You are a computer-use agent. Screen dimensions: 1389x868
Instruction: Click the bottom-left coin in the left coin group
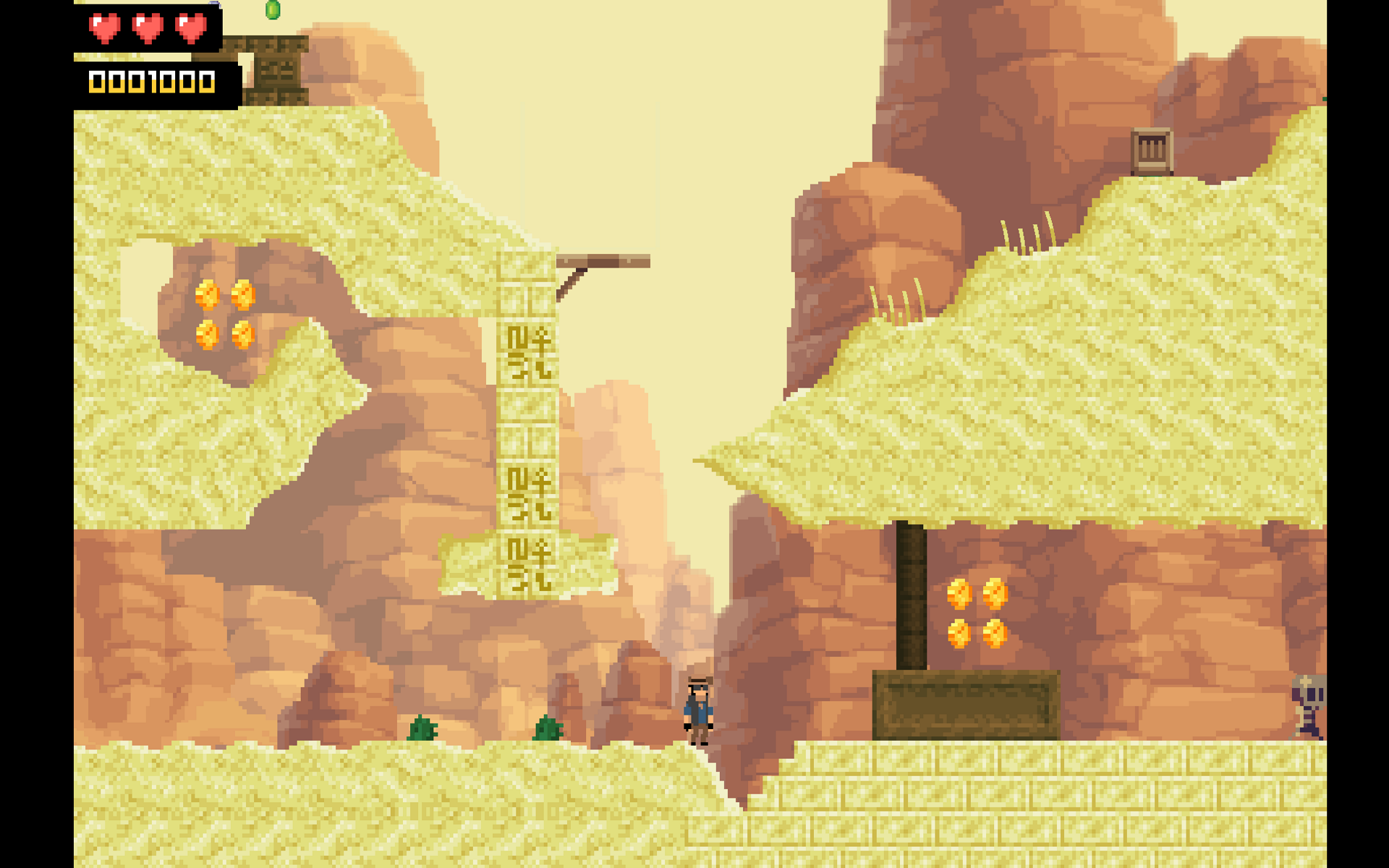[208, 334]
